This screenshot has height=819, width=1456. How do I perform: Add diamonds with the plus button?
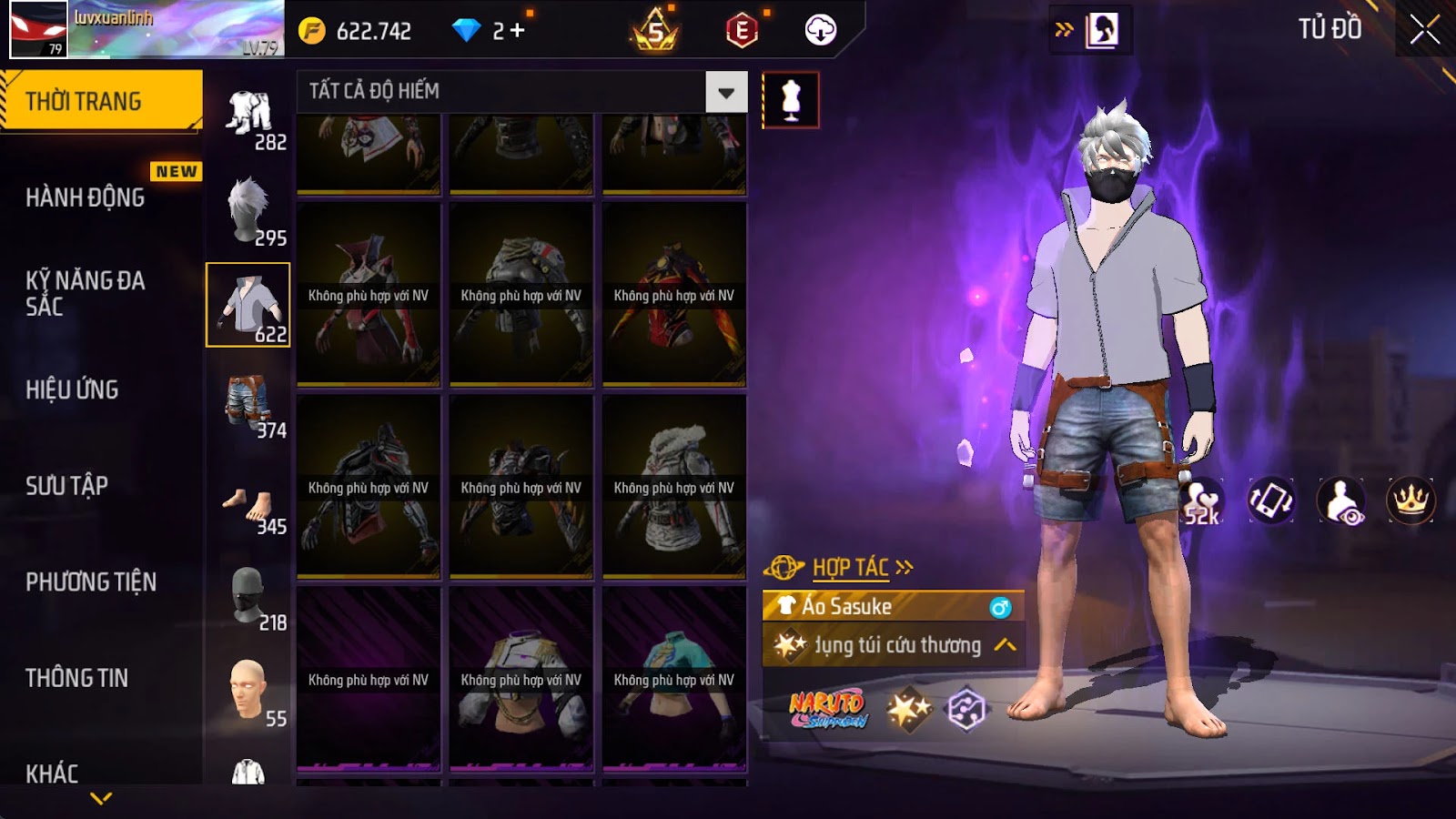click(x=517, y=31)
